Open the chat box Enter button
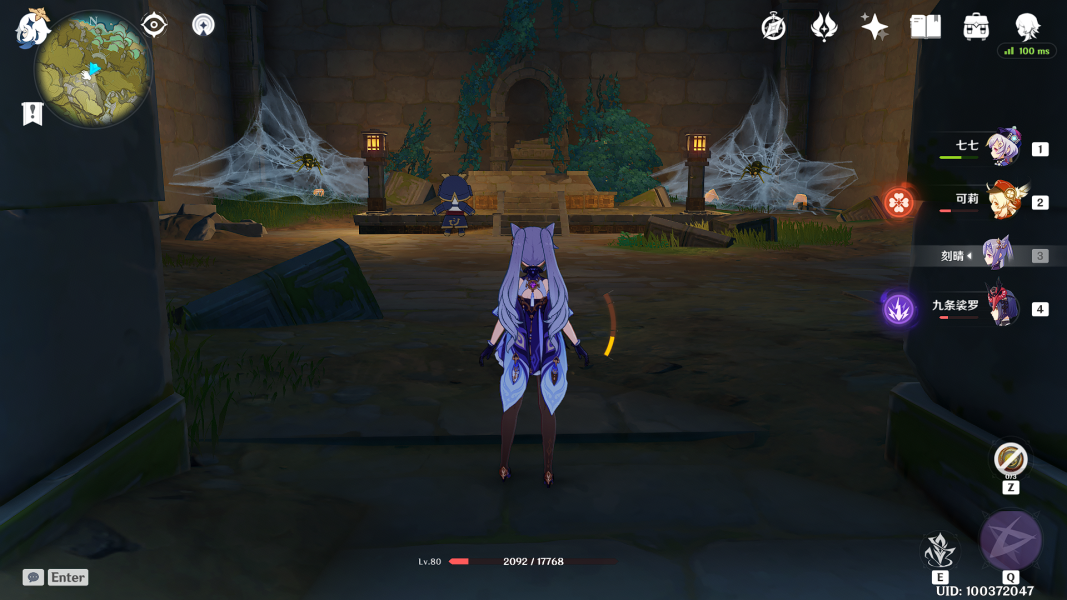 click(x=56, y=577)
